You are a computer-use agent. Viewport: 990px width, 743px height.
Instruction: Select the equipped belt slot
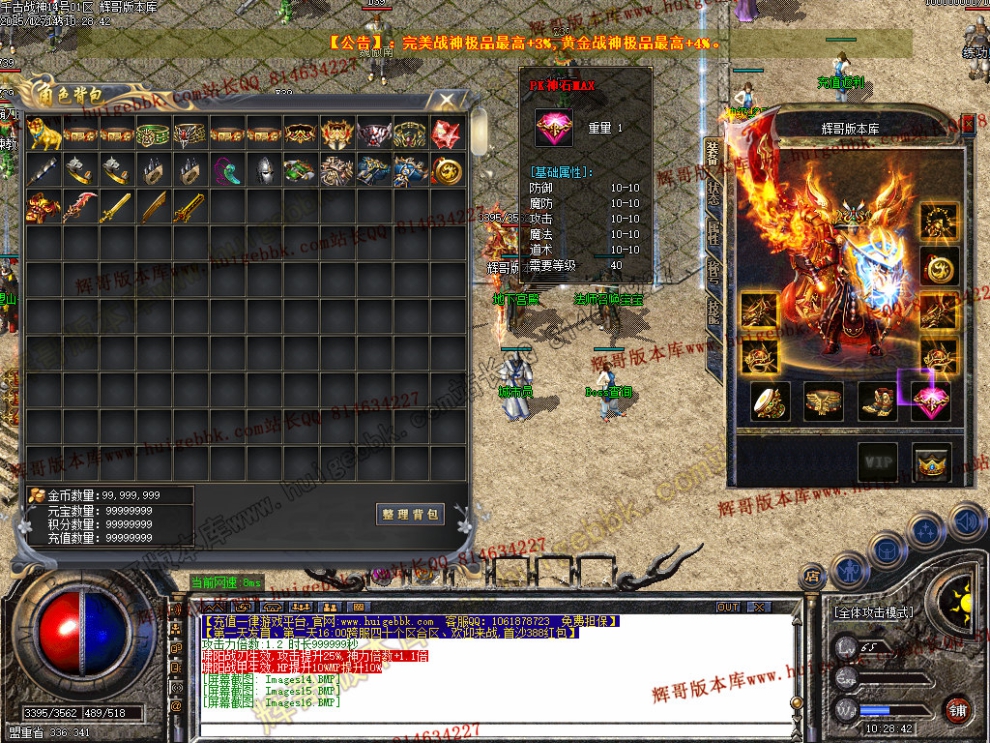click(x=824, y=400)
